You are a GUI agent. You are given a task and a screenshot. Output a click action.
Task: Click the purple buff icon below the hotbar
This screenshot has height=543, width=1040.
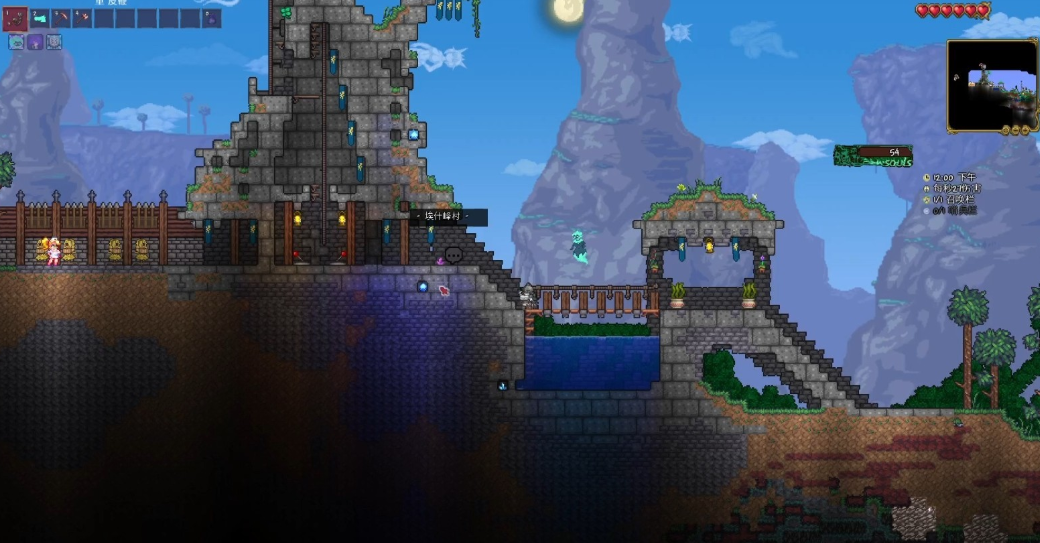(x=35, y=42)
